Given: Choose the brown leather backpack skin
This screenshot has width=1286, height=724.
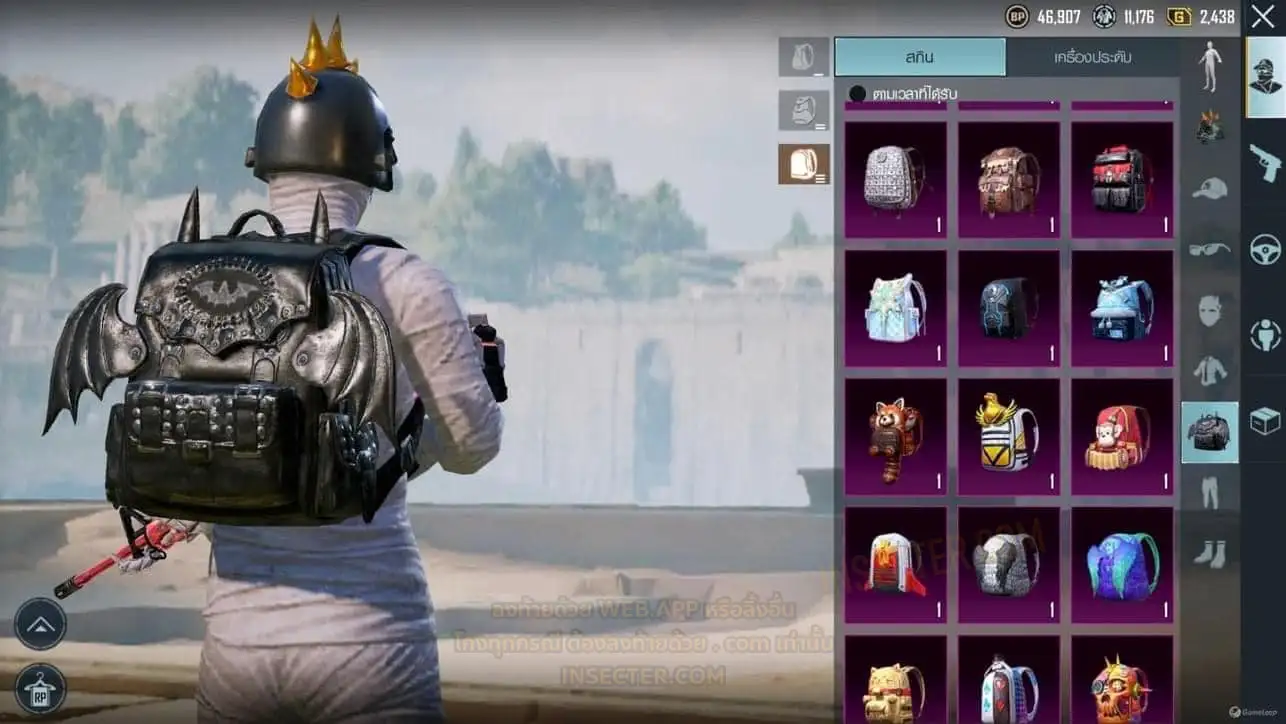Looking at the screenshot, I should tap(1008, 180).
